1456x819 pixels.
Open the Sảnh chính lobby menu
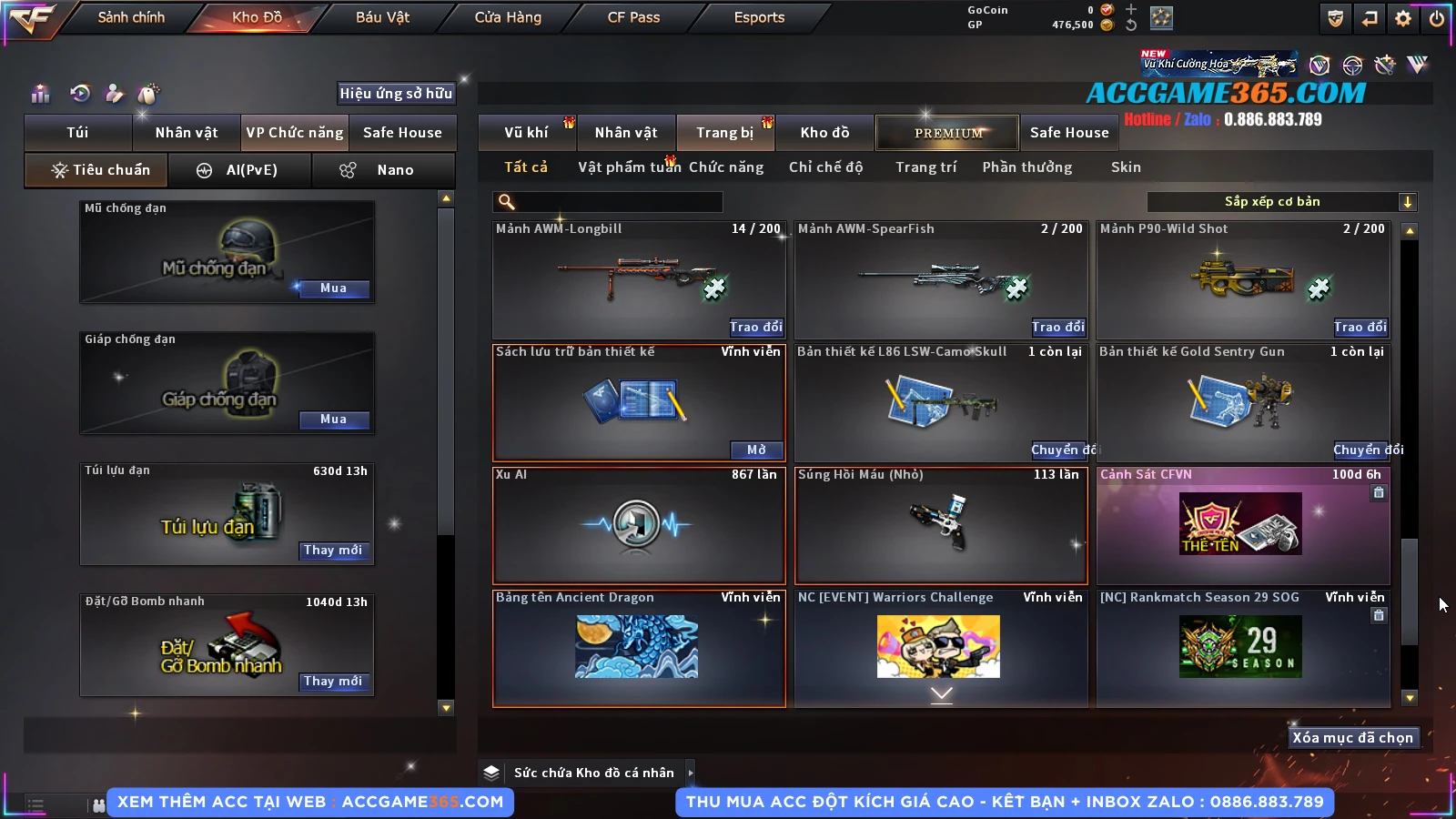pyautogui.click(x=131, y=17)
